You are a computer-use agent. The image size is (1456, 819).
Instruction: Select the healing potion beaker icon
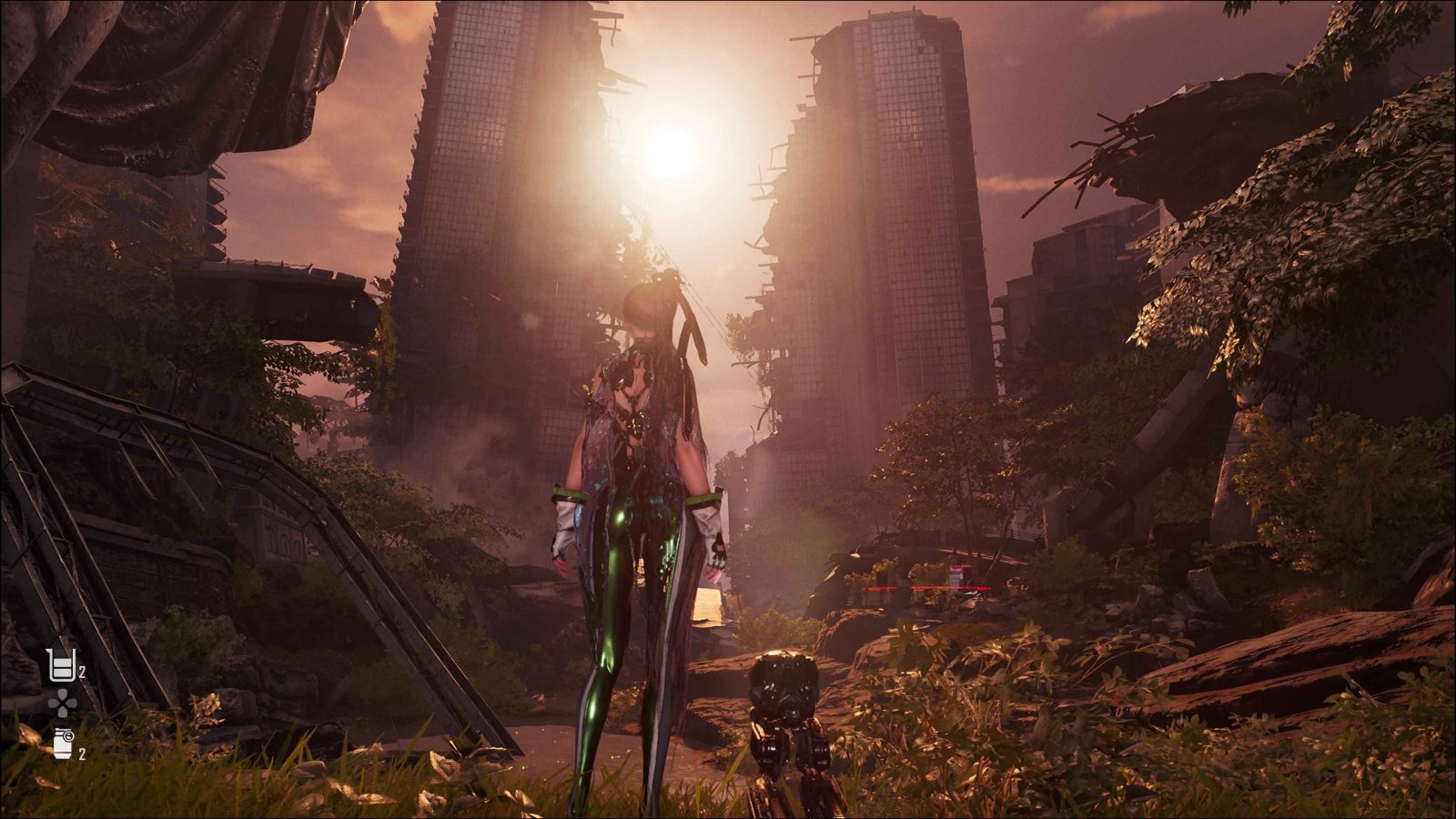click(60, 666)
